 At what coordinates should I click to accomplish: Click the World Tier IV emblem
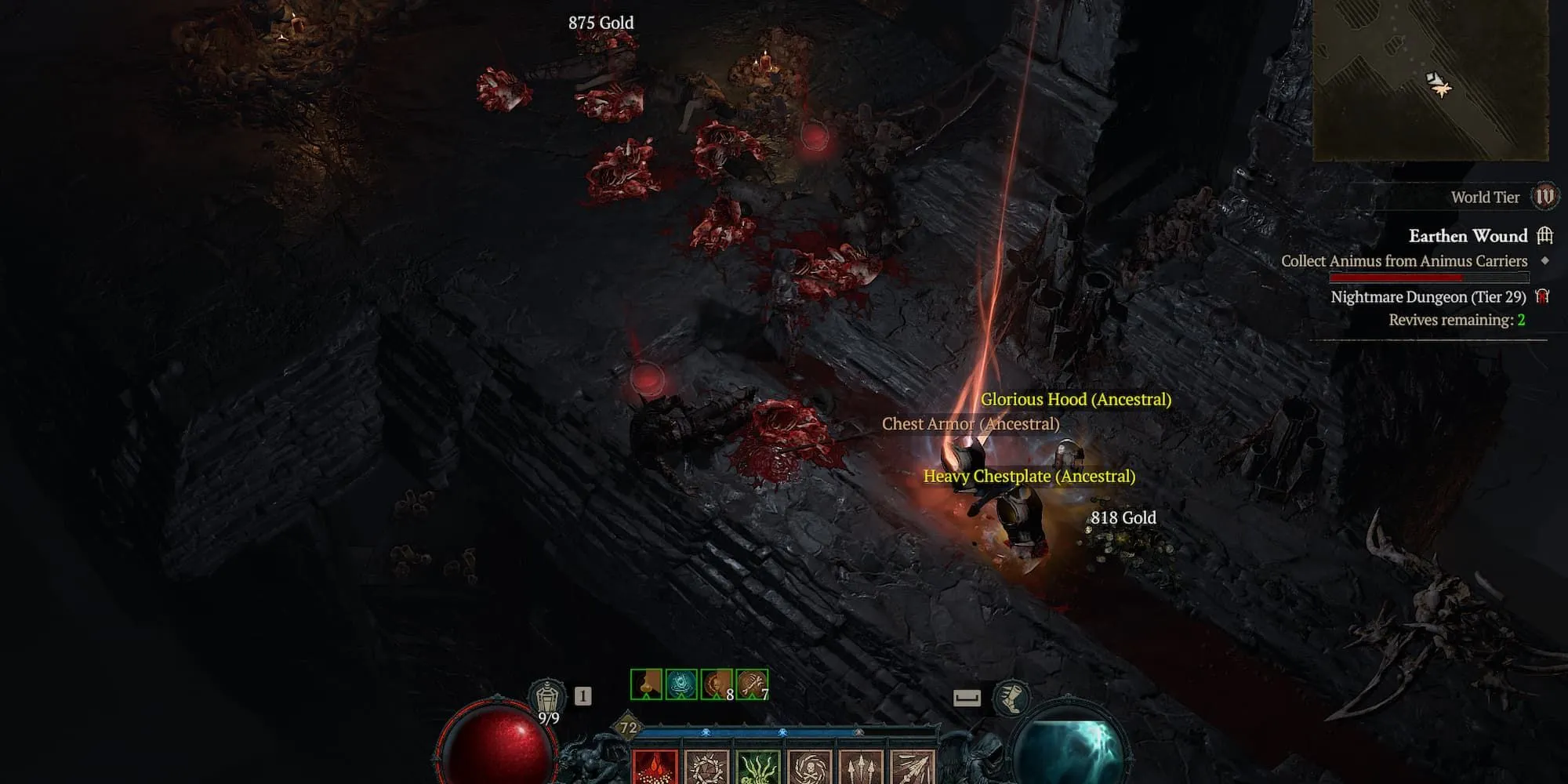[1544, 196]
